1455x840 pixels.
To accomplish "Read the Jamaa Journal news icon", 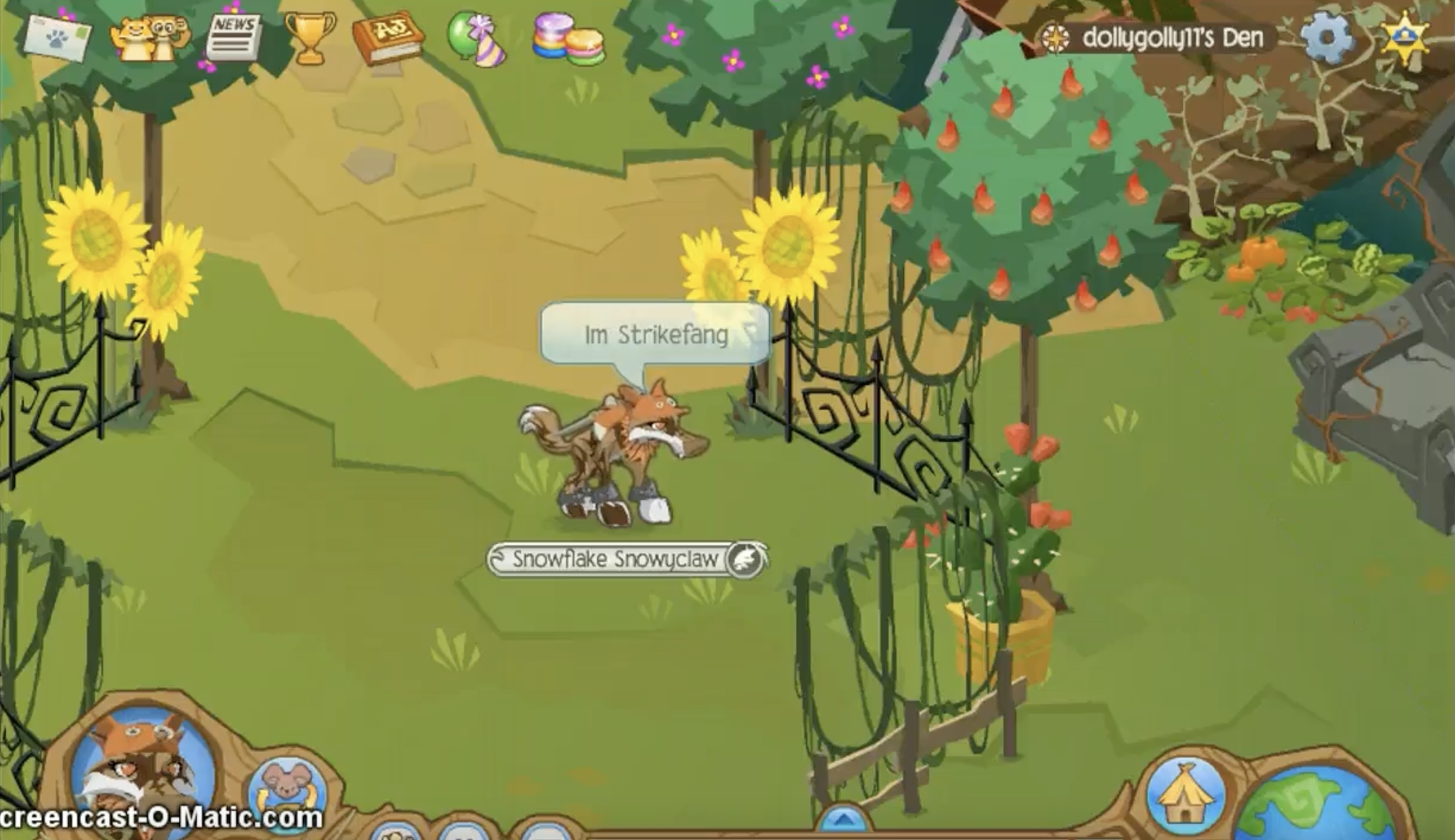I will click(x=236, y=38).
